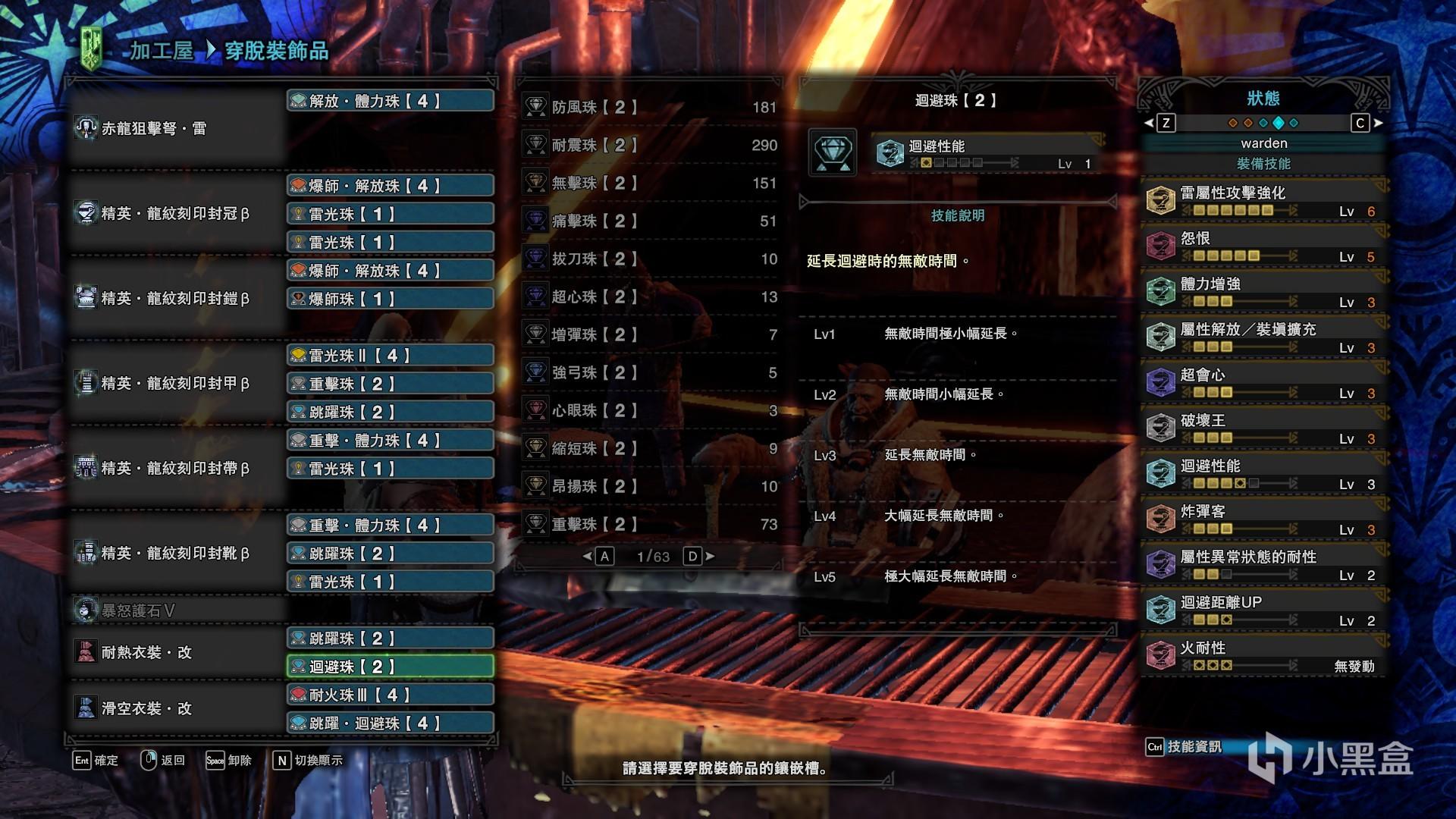The width and height of the screenshot is (1456, 819).
Task: Select the 雷屬性攻擊強化 skill row
Action: [1264, 201]
